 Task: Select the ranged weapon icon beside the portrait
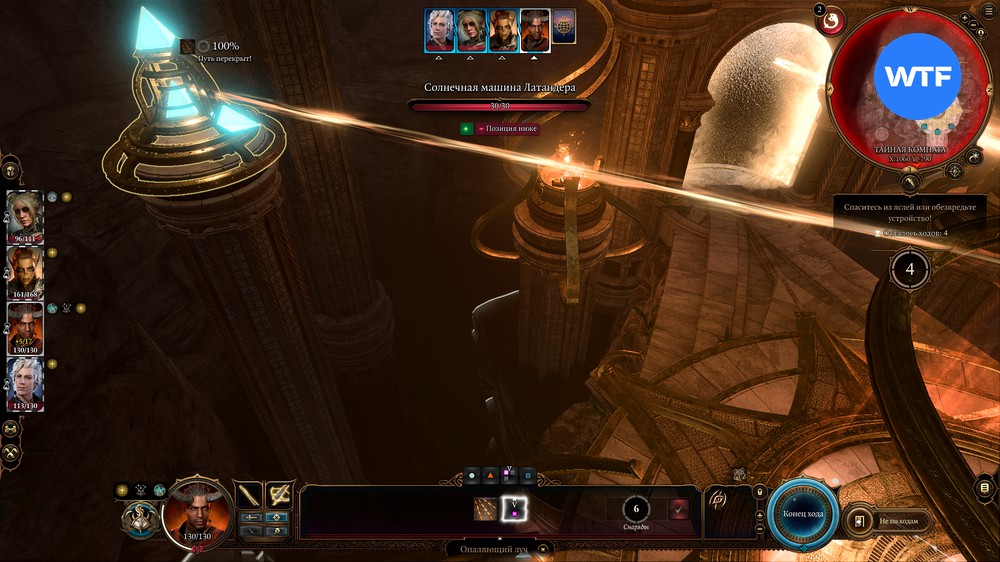[279, 494]
